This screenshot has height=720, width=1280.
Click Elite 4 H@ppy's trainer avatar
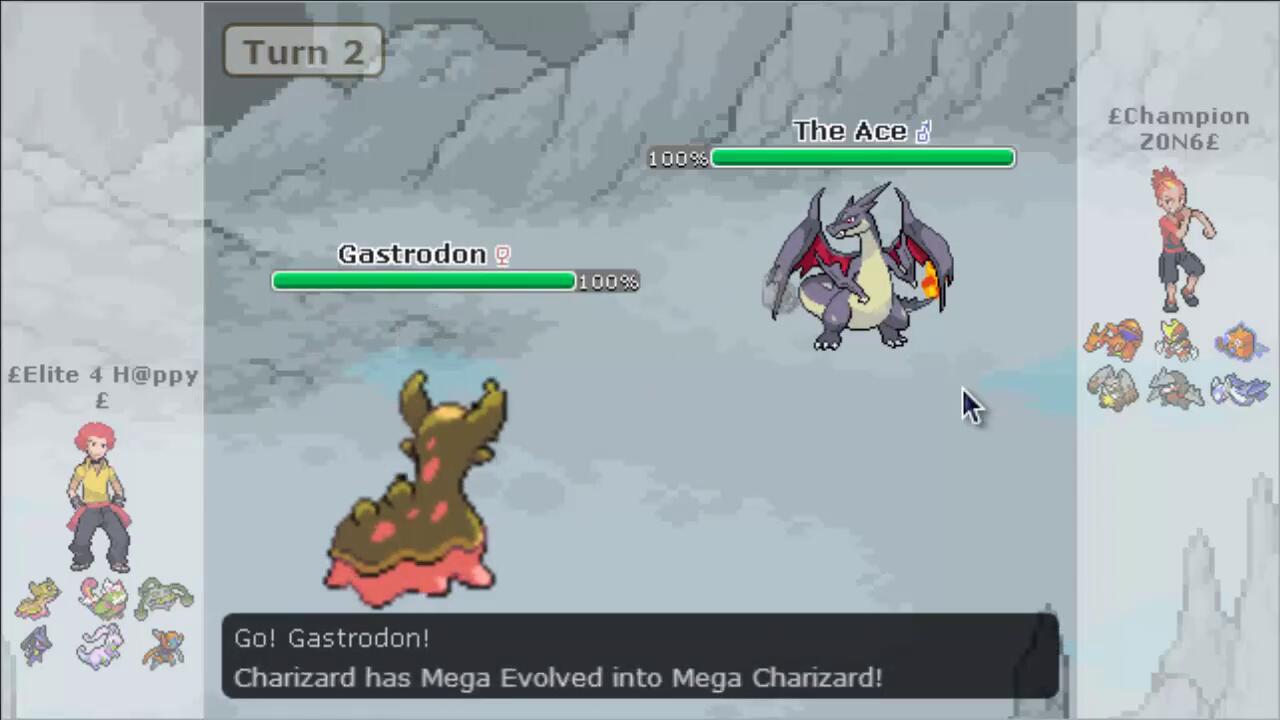tap(98, 495)
